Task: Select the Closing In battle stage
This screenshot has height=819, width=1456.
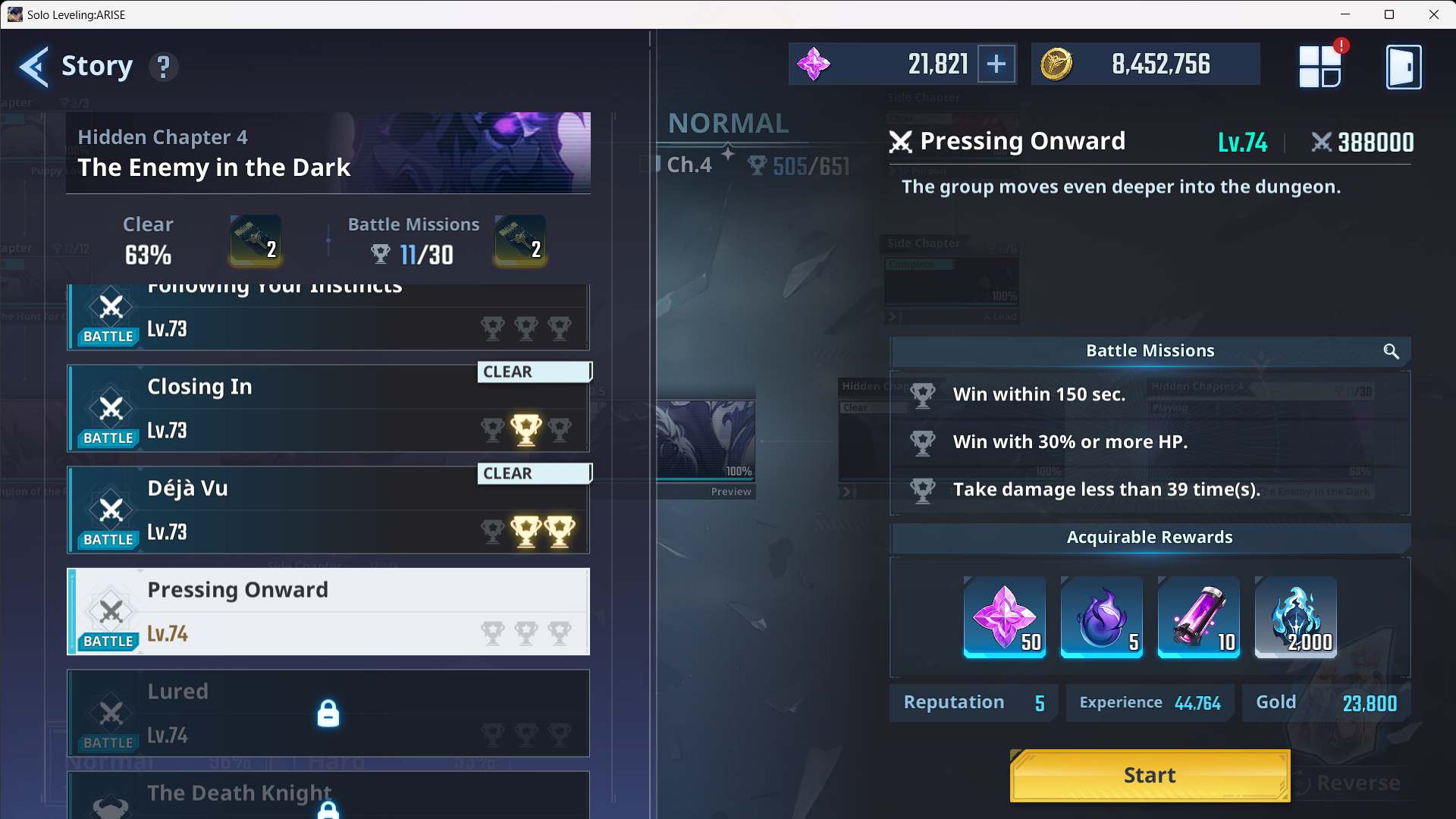Action: (x=328, y=409)
